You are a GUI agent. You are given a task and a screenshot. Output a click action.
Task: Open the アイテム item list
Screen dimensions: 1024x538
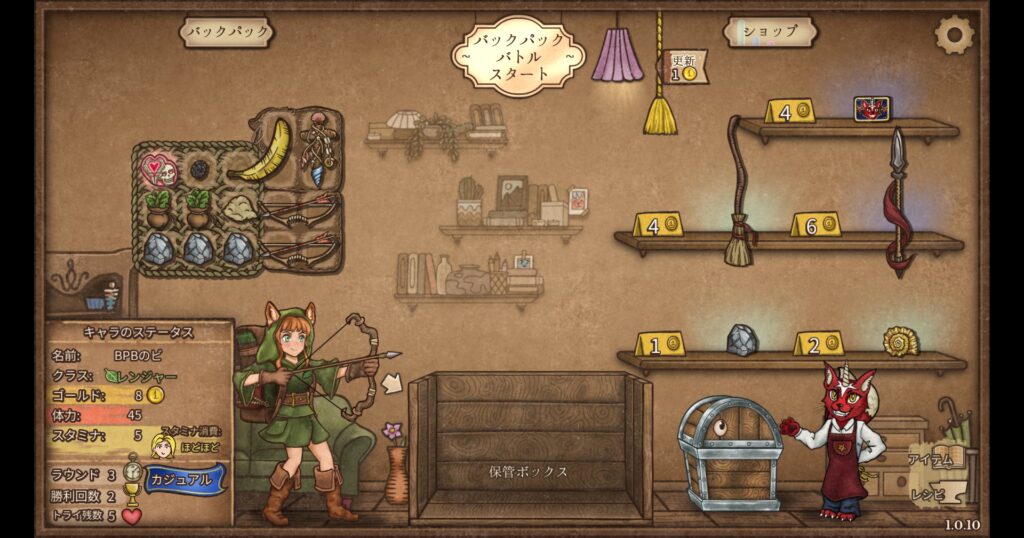pyautogui.click(x=928, y=460)
